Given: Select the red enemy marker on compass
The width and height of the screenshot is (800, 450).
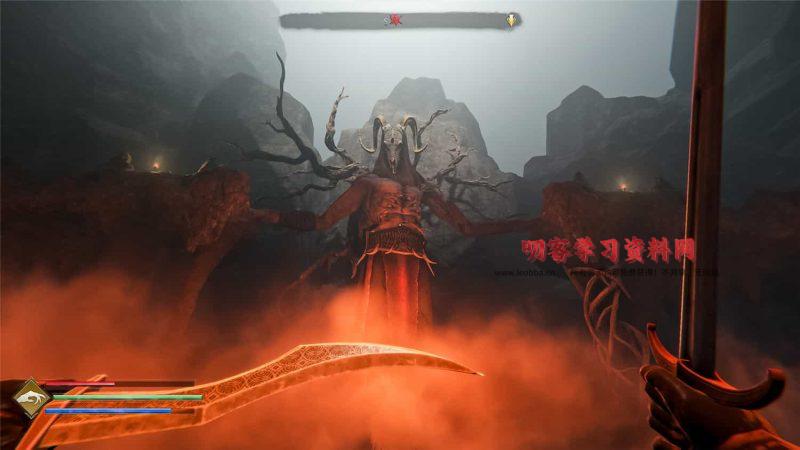Looking at the screenshot, I should coord(395,19).
